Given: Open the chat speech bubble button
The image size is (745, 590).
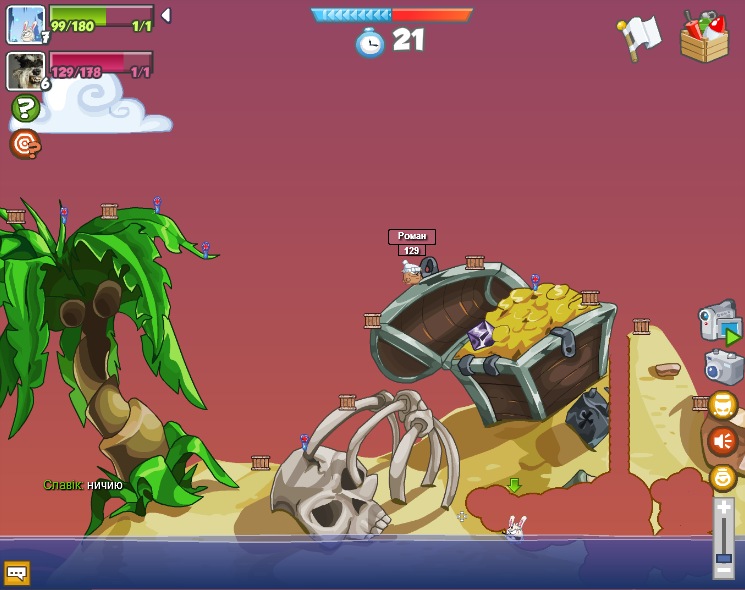Looking at the screenshot, I should coord(17,572).
